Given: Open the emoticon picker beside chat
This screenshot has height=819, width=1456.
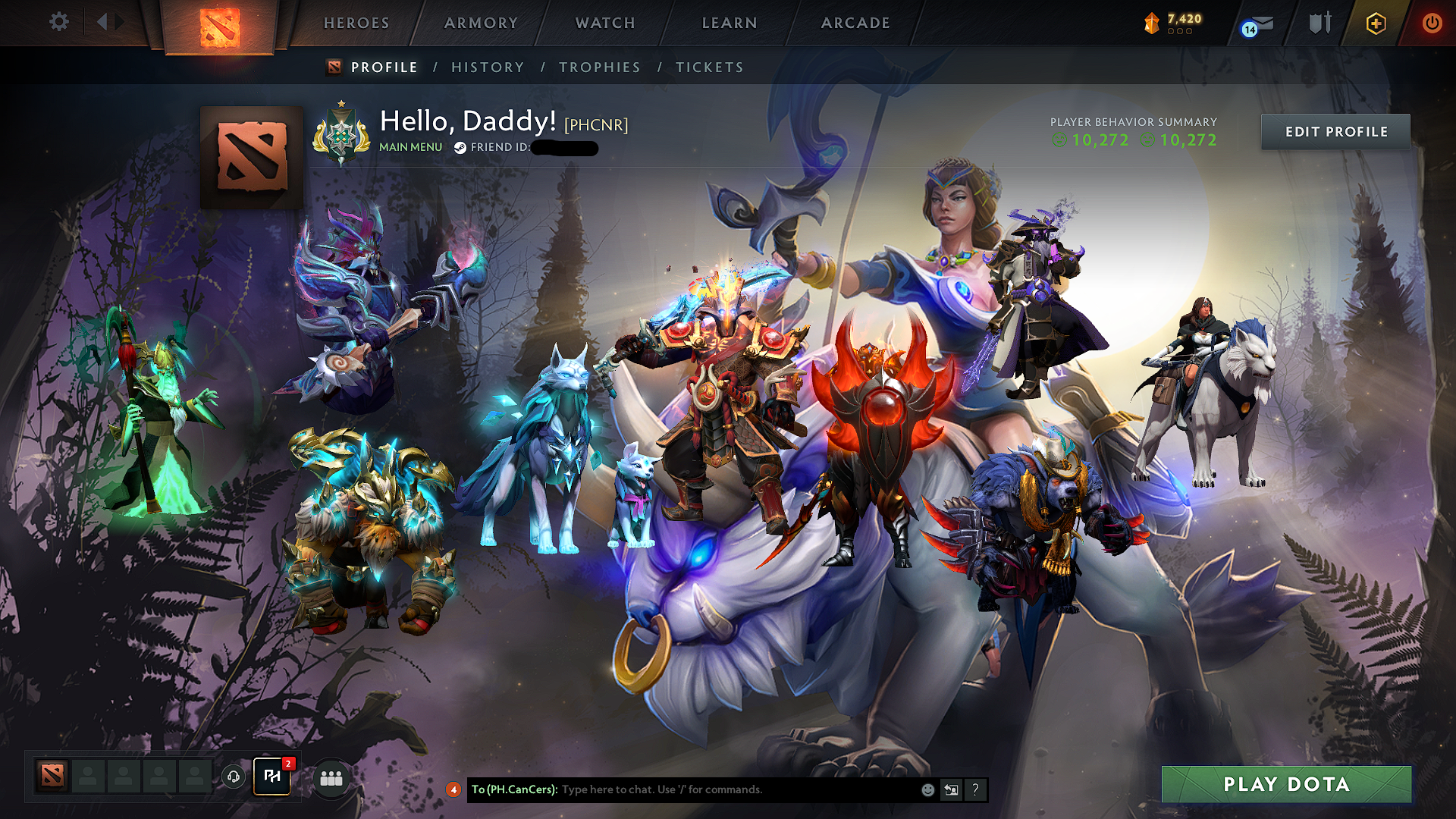Looking at the screenshot, I should (x=927, y=789).
